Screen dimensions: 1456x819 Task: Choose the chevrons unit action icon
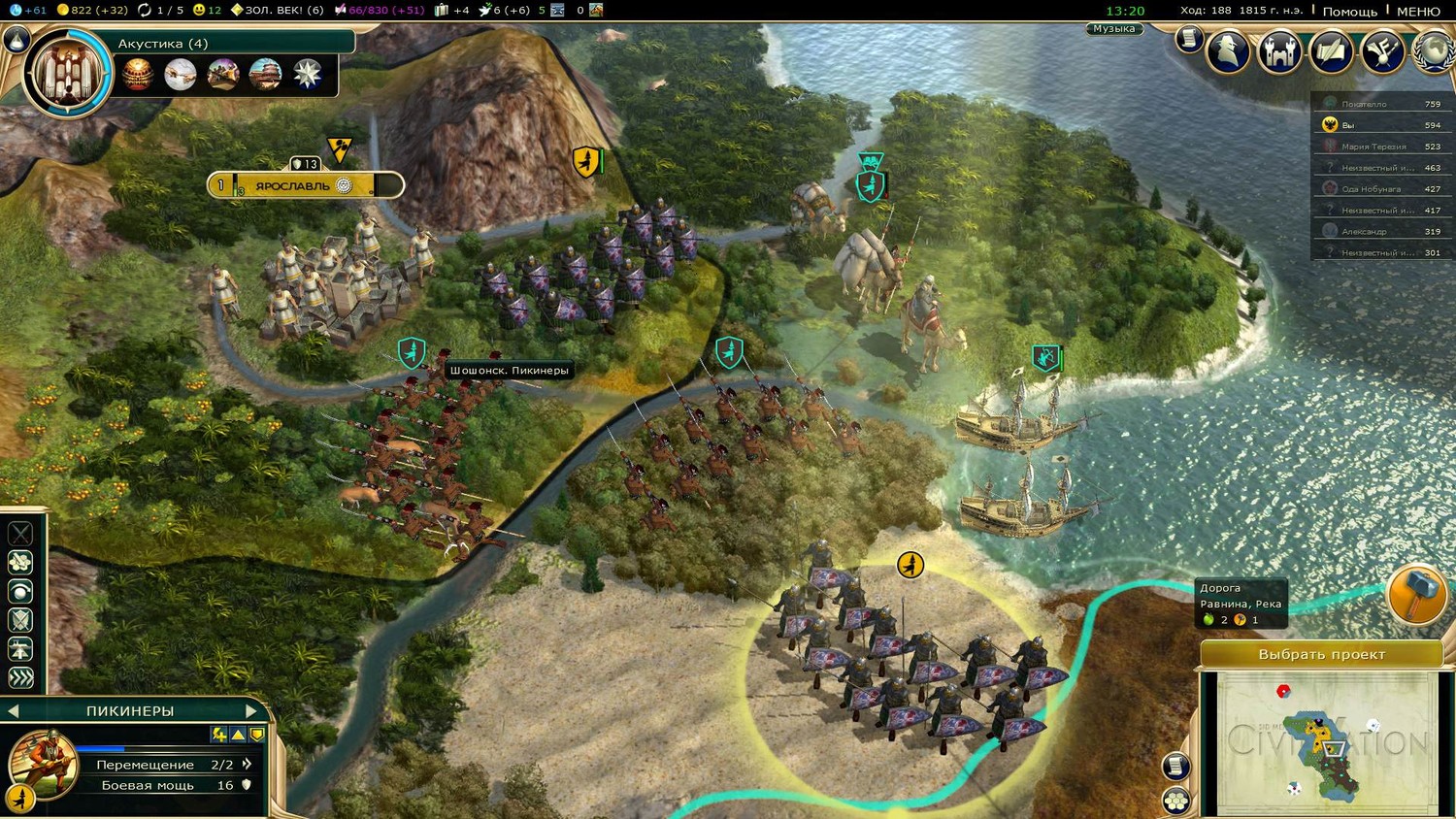[x=20, y=677]
